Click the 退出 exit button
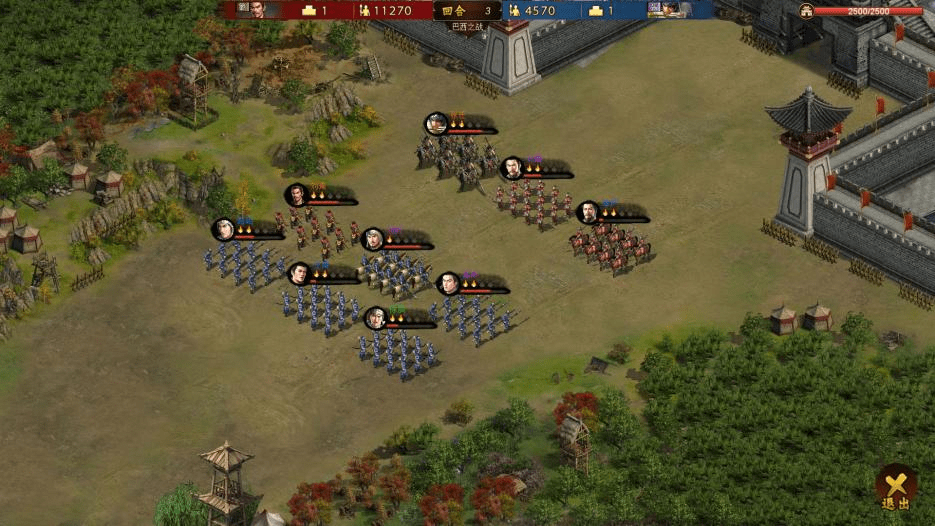The height and width of the screenshot is (526, 935). (x=896, y=488)
